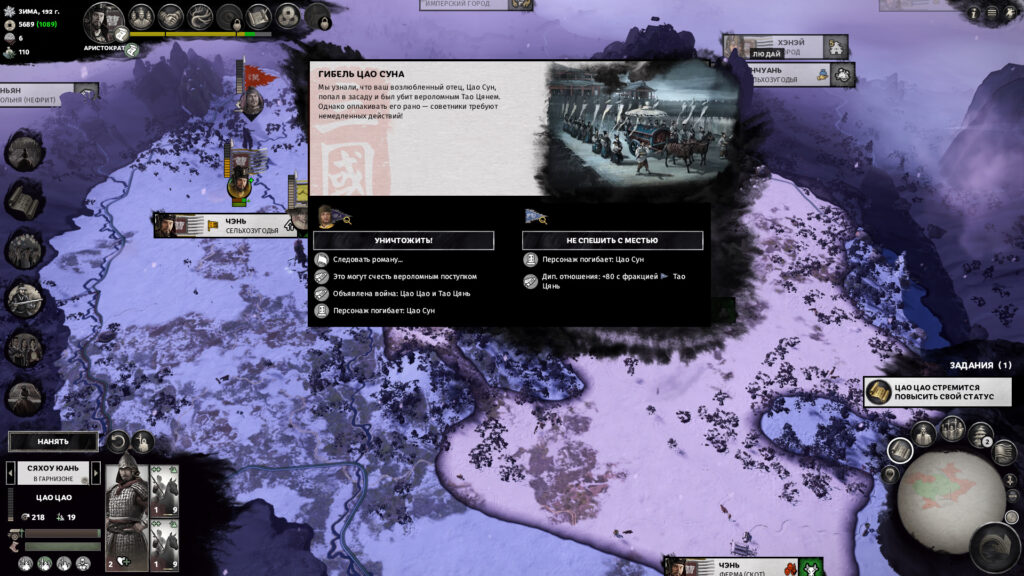Open the Cao Cao faction leader portrait
Screen dimensions: 1024x576
(x=103, y=19)
